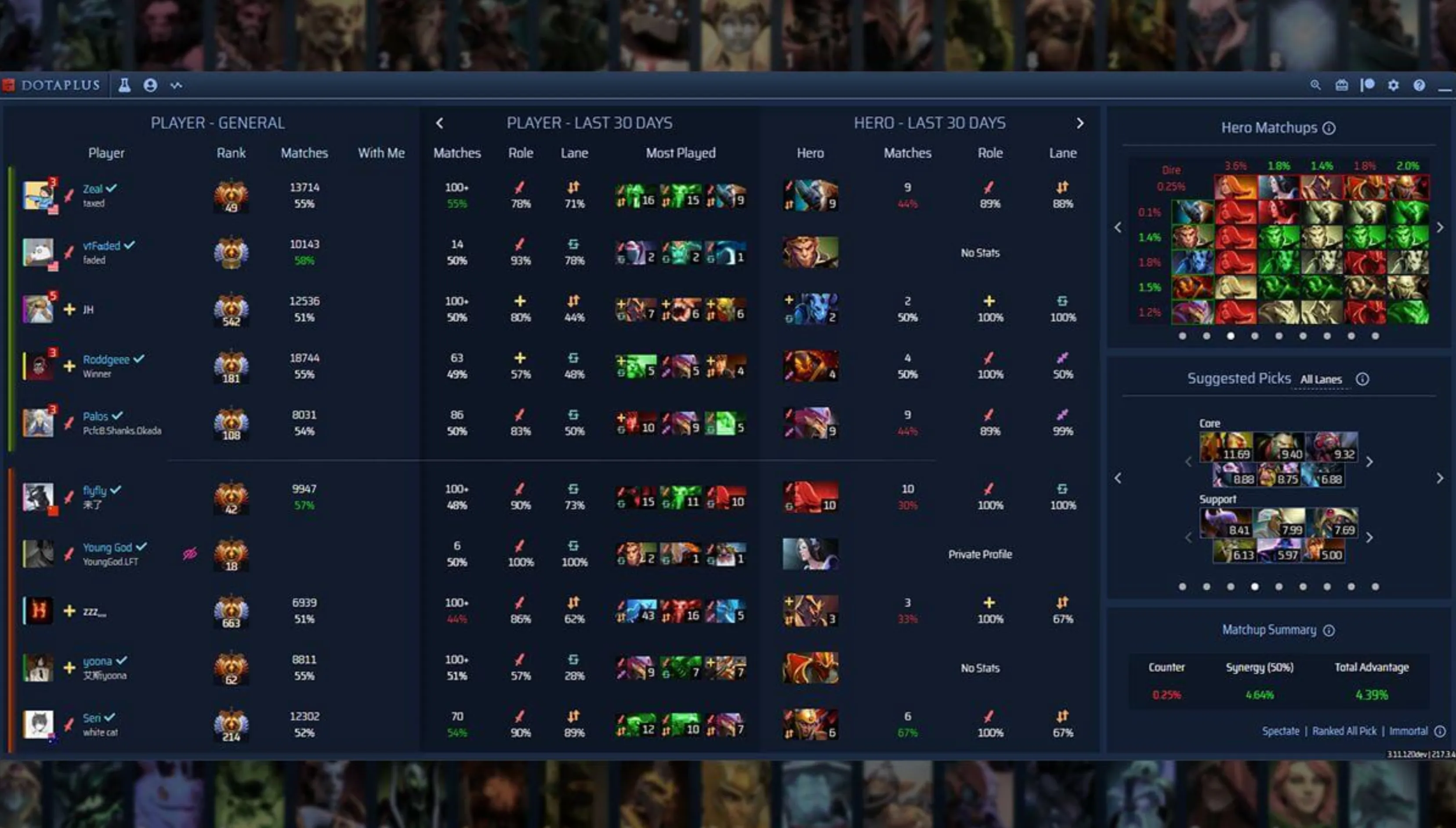Viewport: 1456px width, 828px height.
Task: Click the search magnifier icon top right
Action: tap(1316, 85)
